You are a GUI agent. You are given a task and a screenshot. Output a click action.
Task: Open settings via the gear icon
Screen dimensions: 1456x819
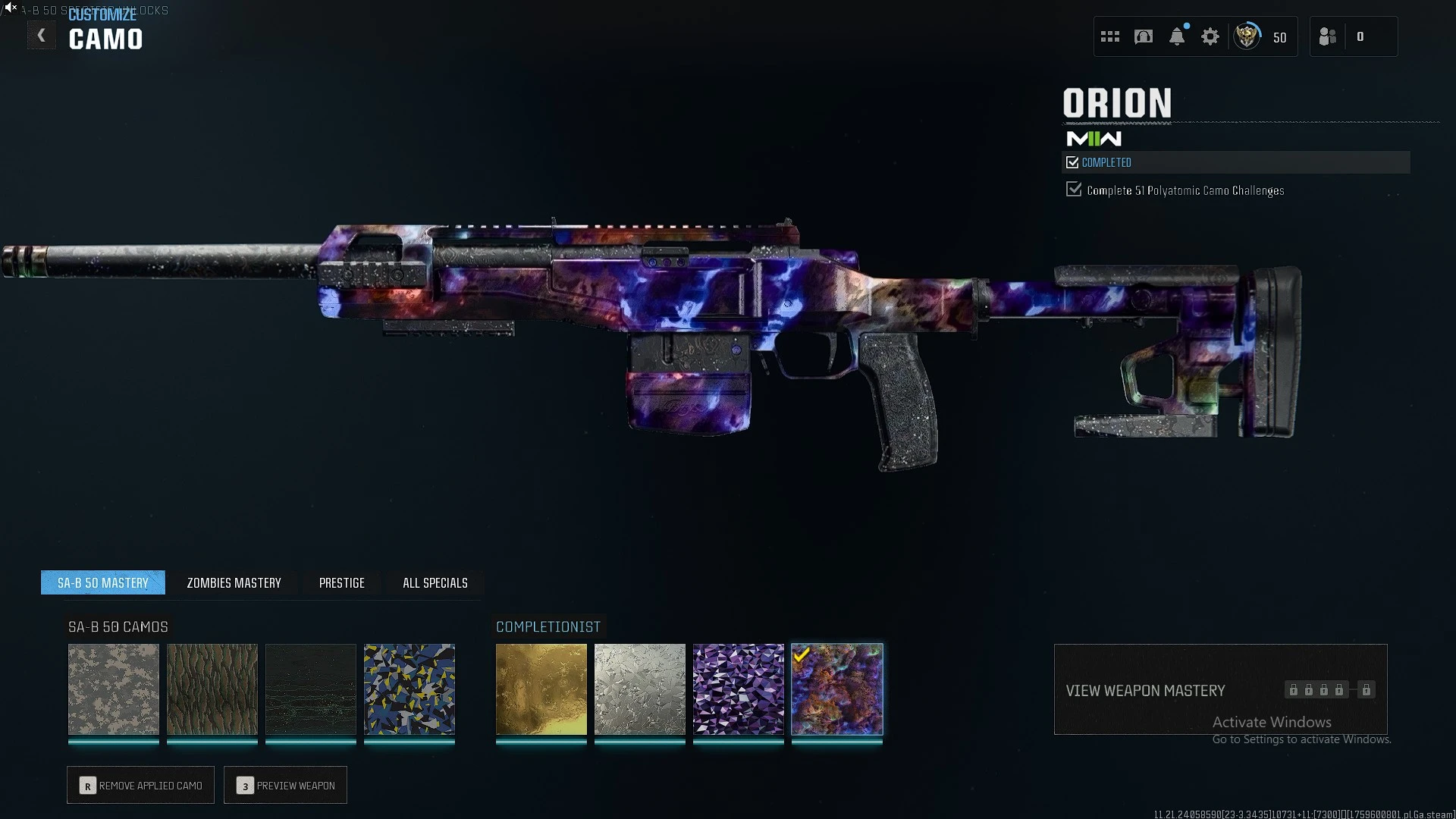coord(1210,36)
